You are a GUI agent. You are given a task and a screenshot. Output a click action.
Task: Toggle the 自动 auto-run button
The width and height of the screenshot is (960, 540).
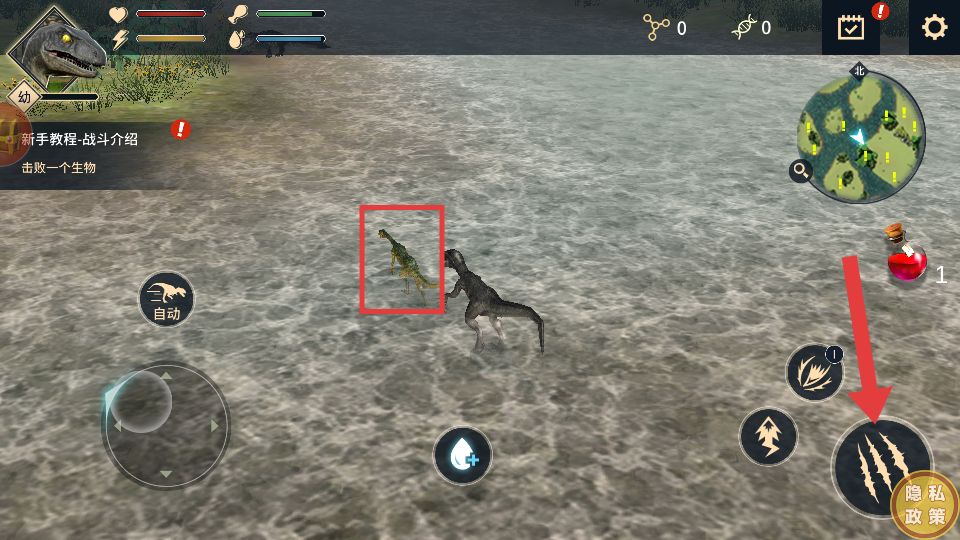(x=167, y=299)
